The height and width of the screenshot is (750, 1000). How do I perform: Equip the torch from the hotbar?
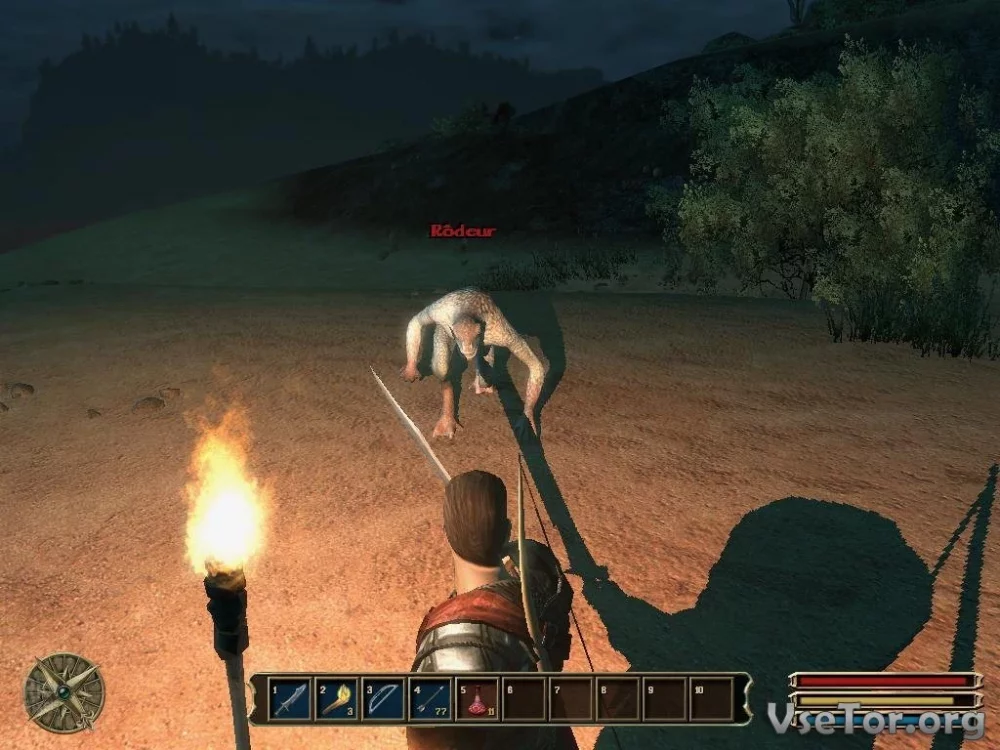(x=338, y=699)
